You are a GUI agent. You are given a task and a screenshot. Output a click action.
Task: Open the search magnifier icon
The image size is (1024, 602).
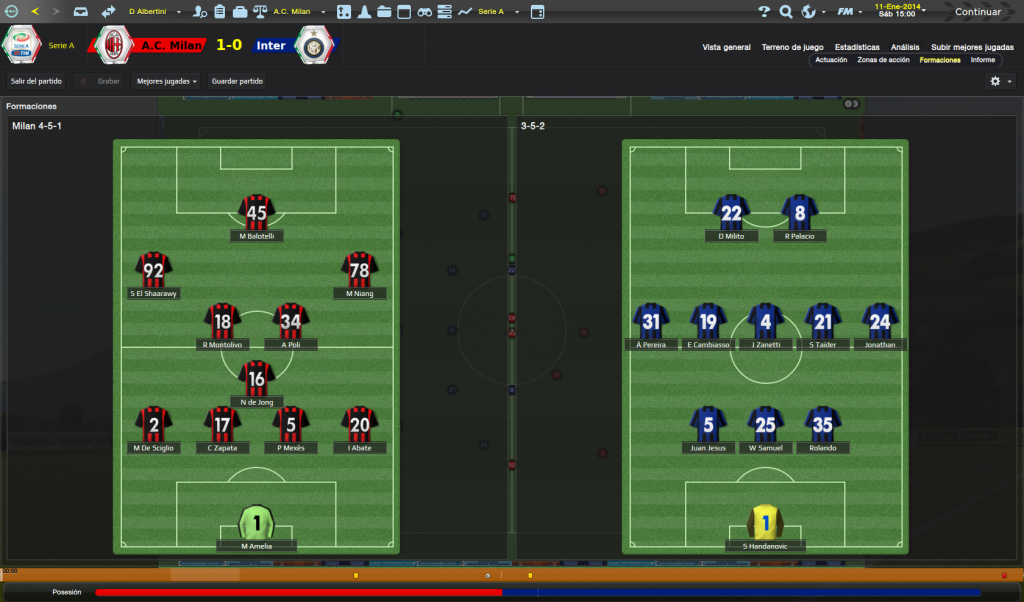pyautogui.click(x=786, y=12)
